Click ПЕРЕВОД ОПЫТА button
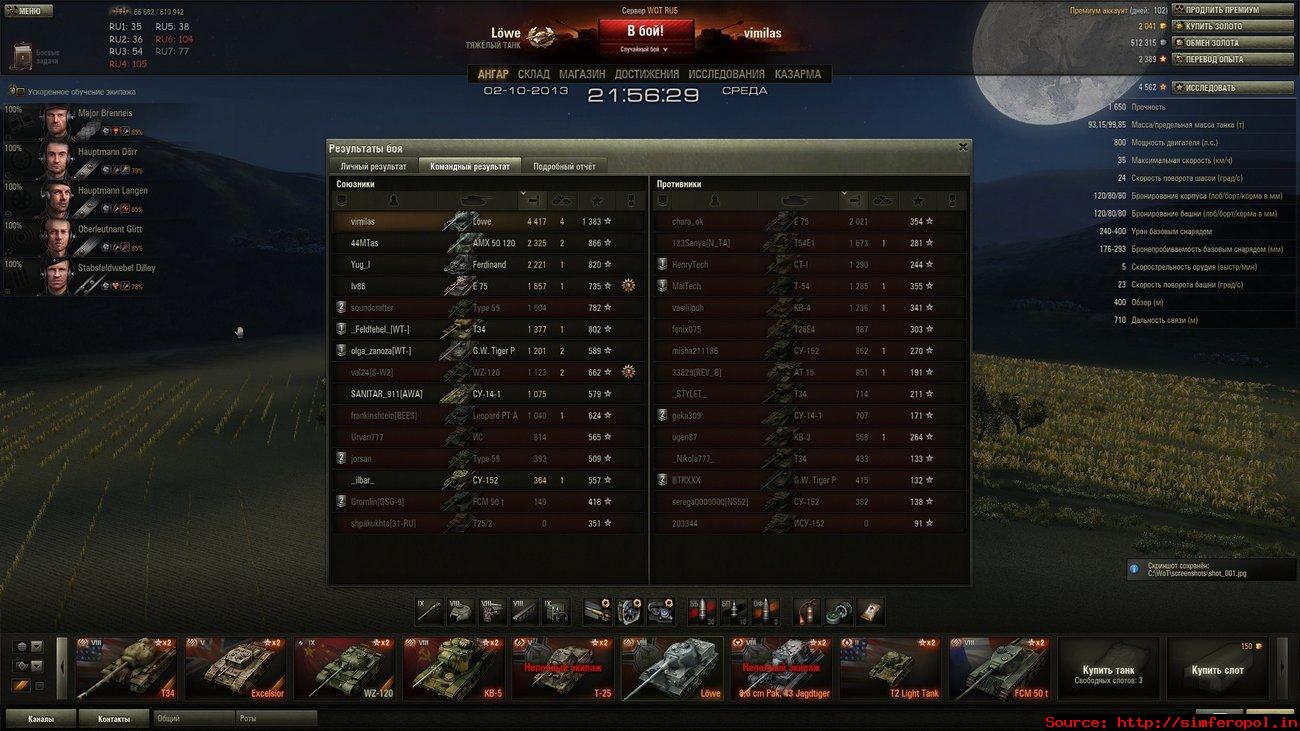 [x=1232, y=59]
